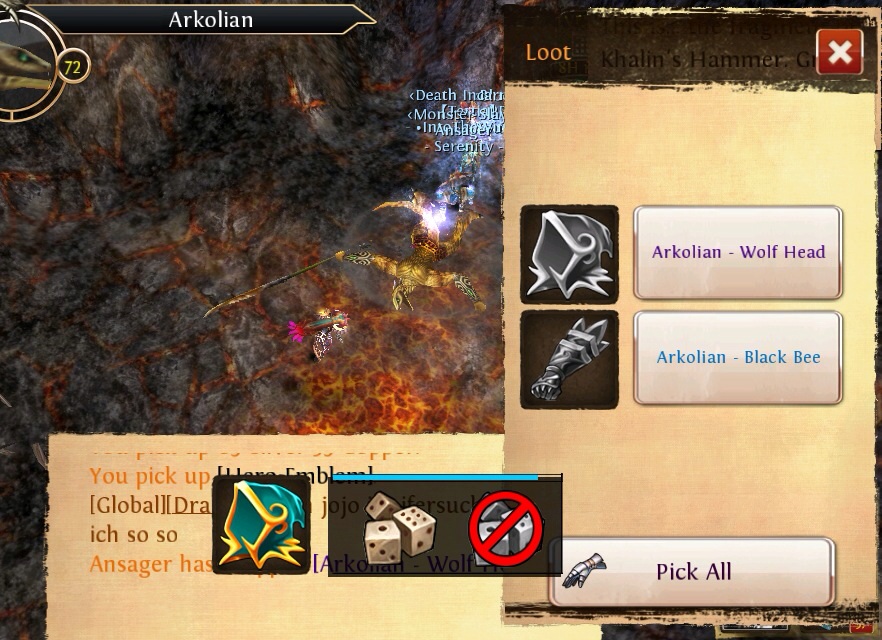Select the Black Bee gauntlet icon

point(569,359)
